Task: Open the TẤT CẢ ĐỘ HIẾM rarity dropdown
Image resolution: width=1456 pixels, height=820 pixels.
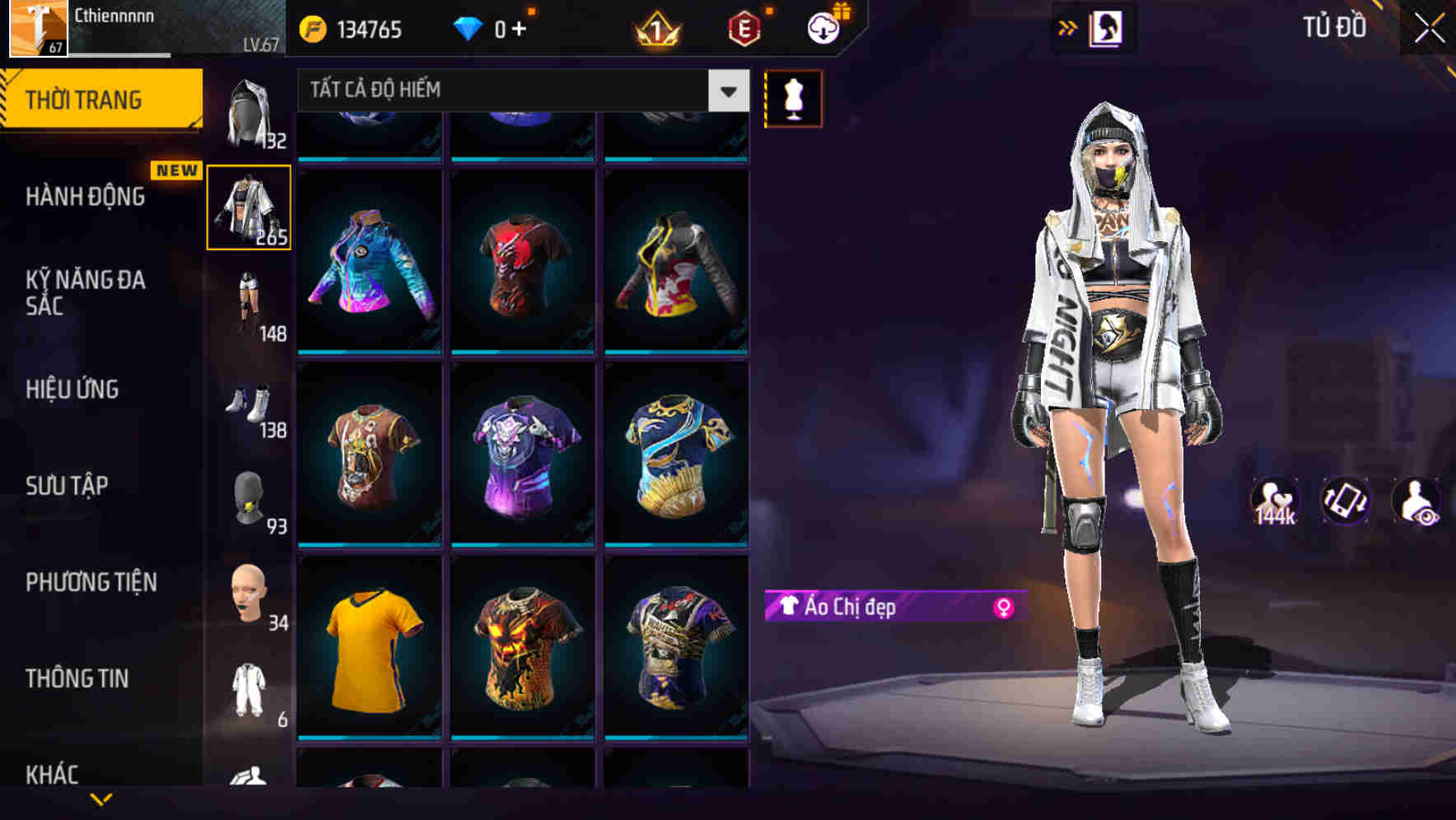Action: click(x=519, y=91)
